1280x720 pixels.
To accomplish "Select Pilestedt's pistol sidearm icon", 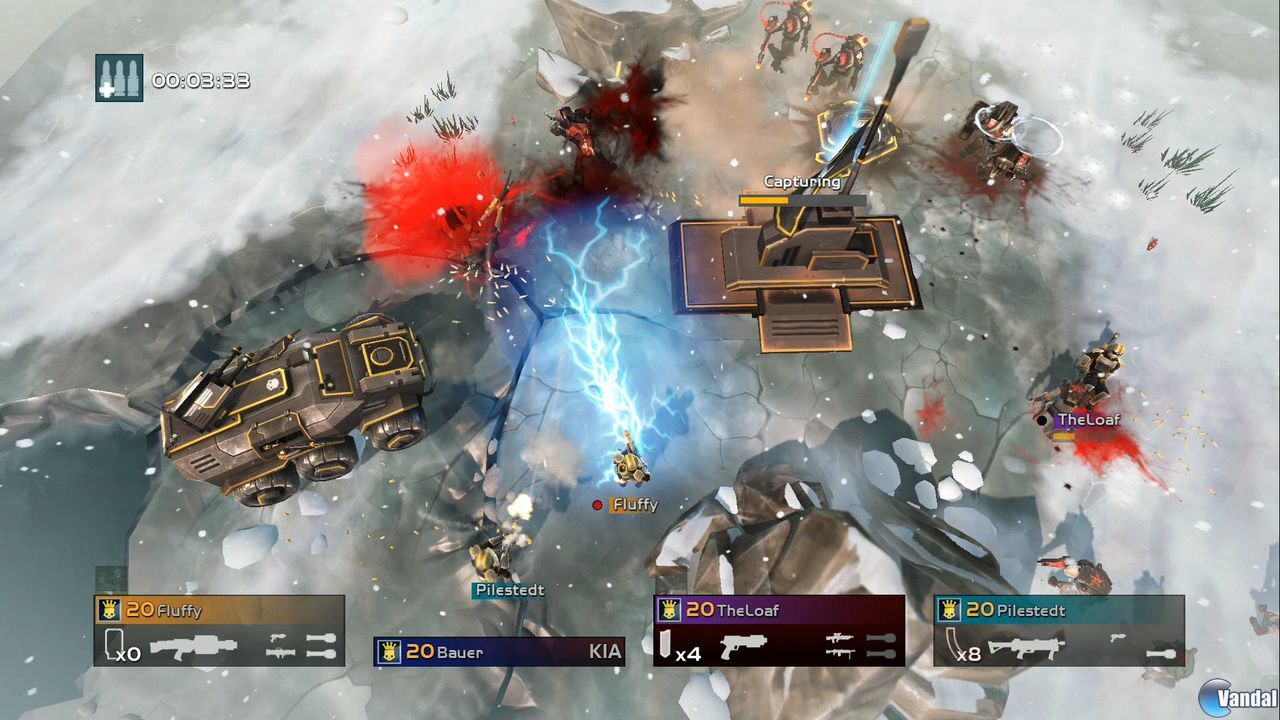I will pyautogui.click(x=1118, y=637).
